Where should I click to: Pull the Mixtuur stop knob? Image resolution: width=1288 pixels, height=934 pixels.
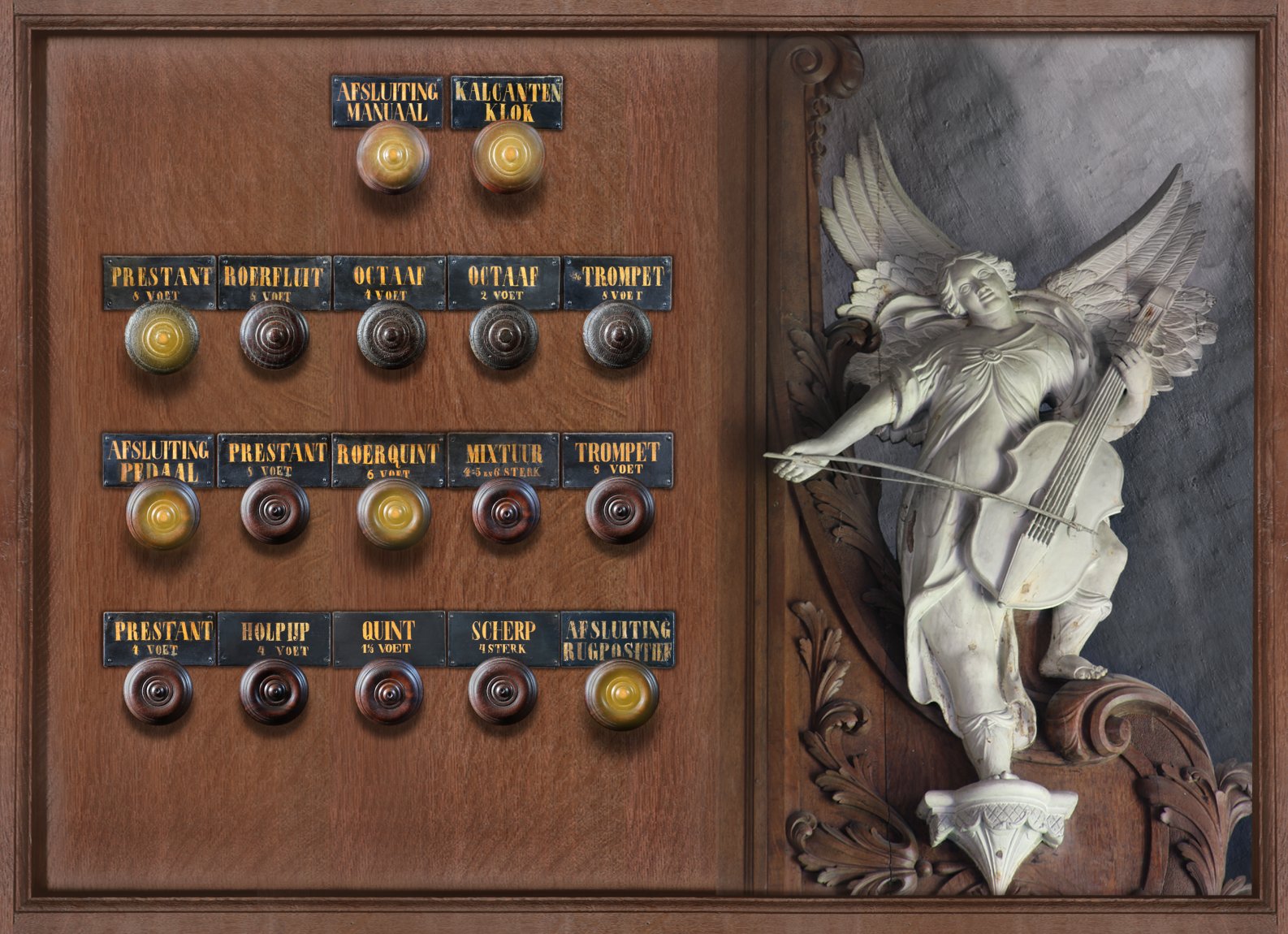506,512
